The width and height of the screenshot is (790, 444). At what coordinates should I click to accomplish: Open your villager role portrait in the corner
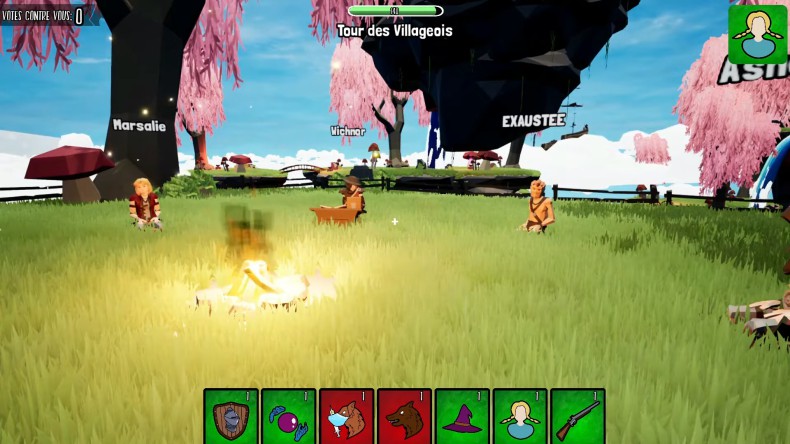coord(757,34)
